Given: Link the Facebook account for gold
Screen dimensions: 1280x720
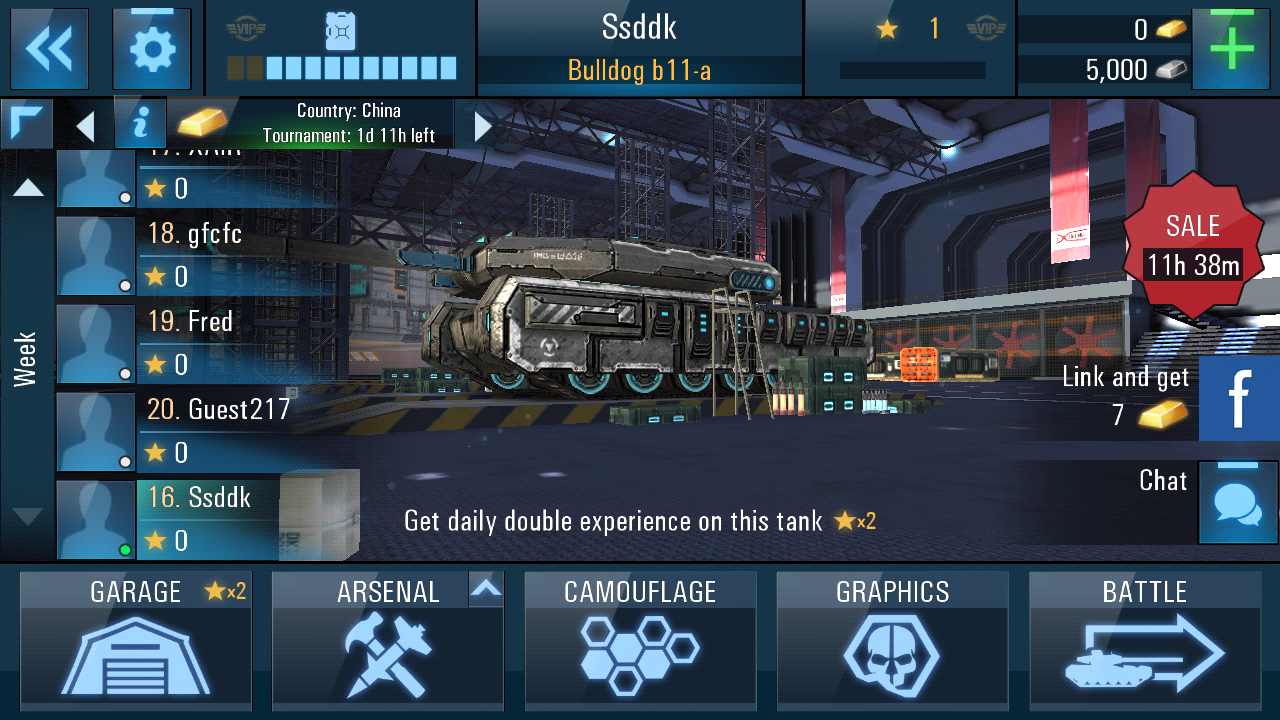Looking at the screenshot, I should [x=1238, y=398].
